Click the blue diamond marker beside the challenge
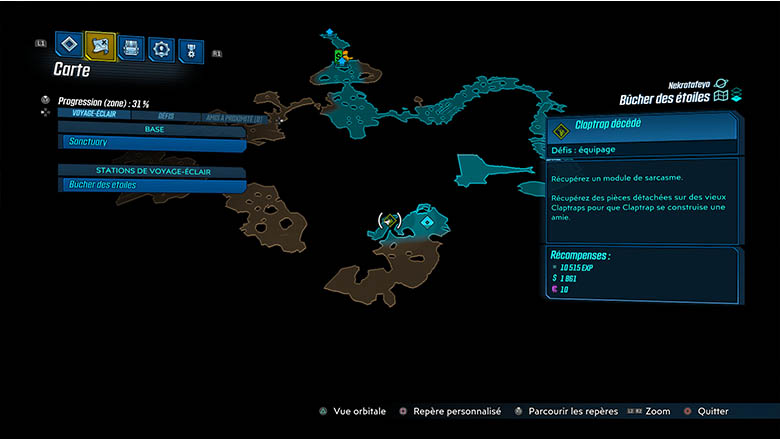Screen dimensions: 780x439 tap(427, 221)
